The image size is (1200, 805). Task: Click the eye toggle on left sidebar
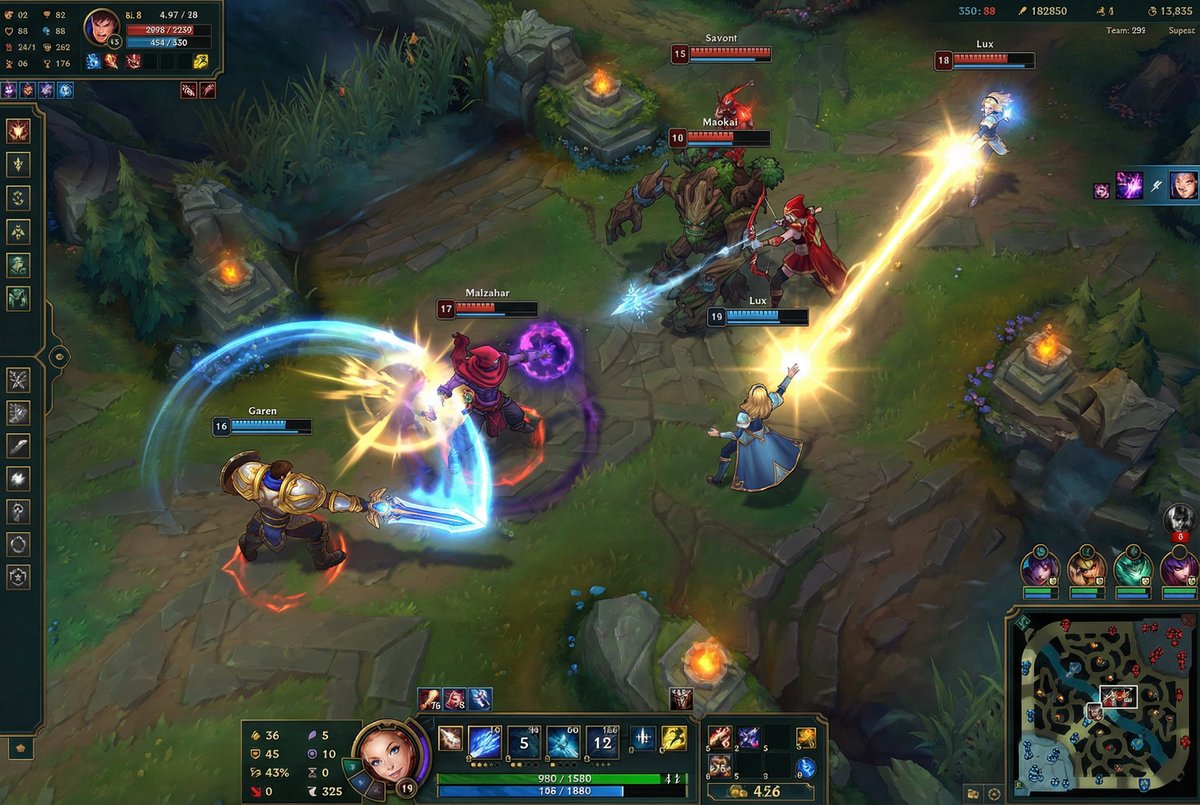coord(59,356)
